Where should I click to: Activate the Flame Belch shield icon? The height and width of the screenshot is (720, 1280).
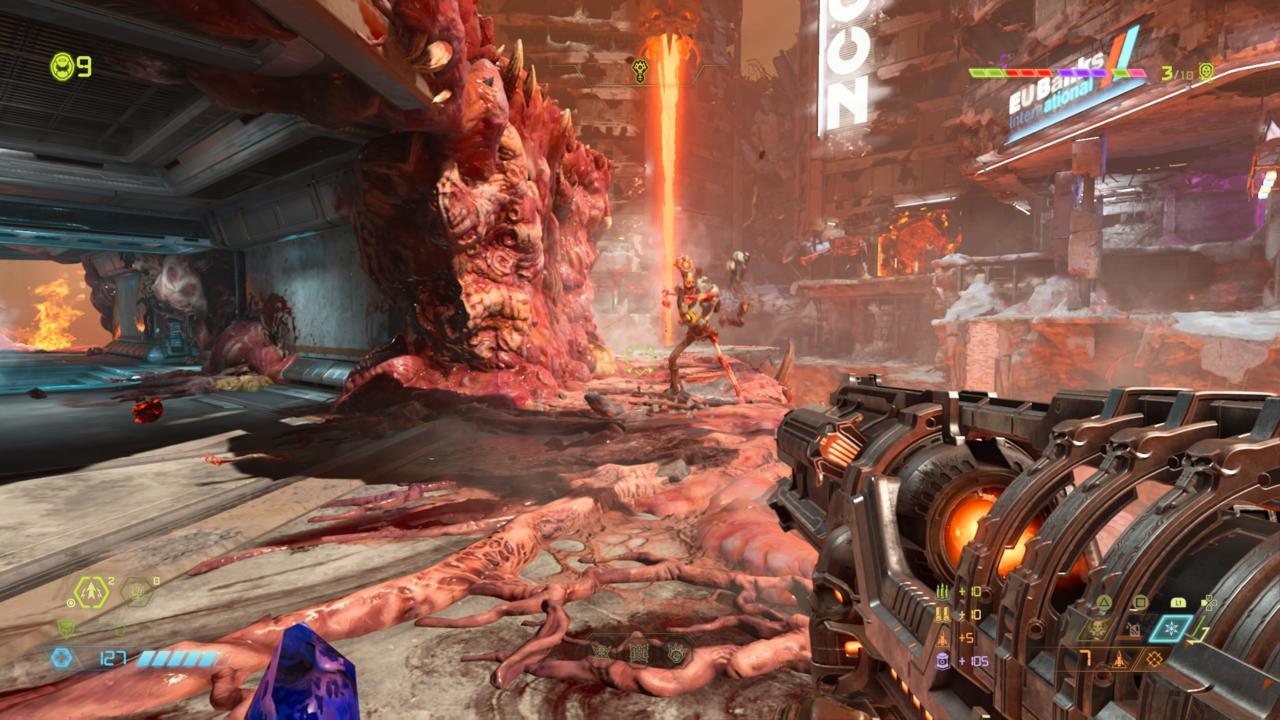coord(66,629)
